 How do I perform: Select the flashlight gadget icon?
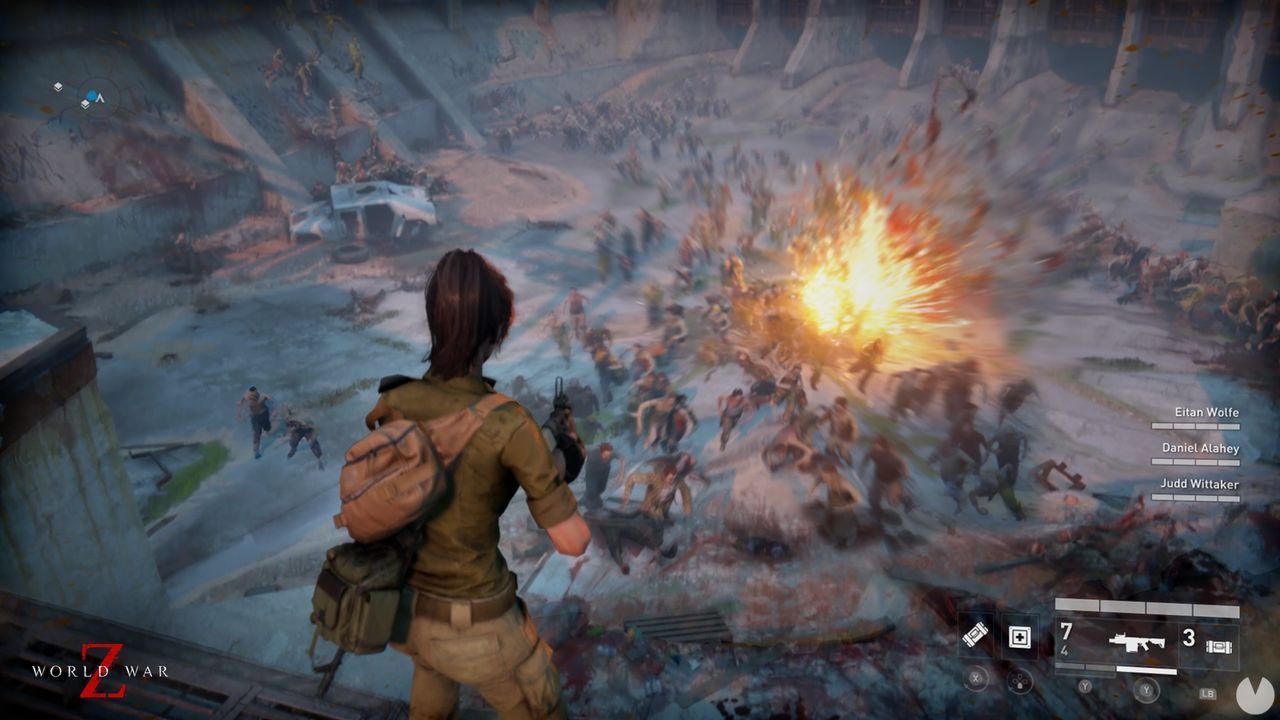pyautogui.click(x=976, y=634)
